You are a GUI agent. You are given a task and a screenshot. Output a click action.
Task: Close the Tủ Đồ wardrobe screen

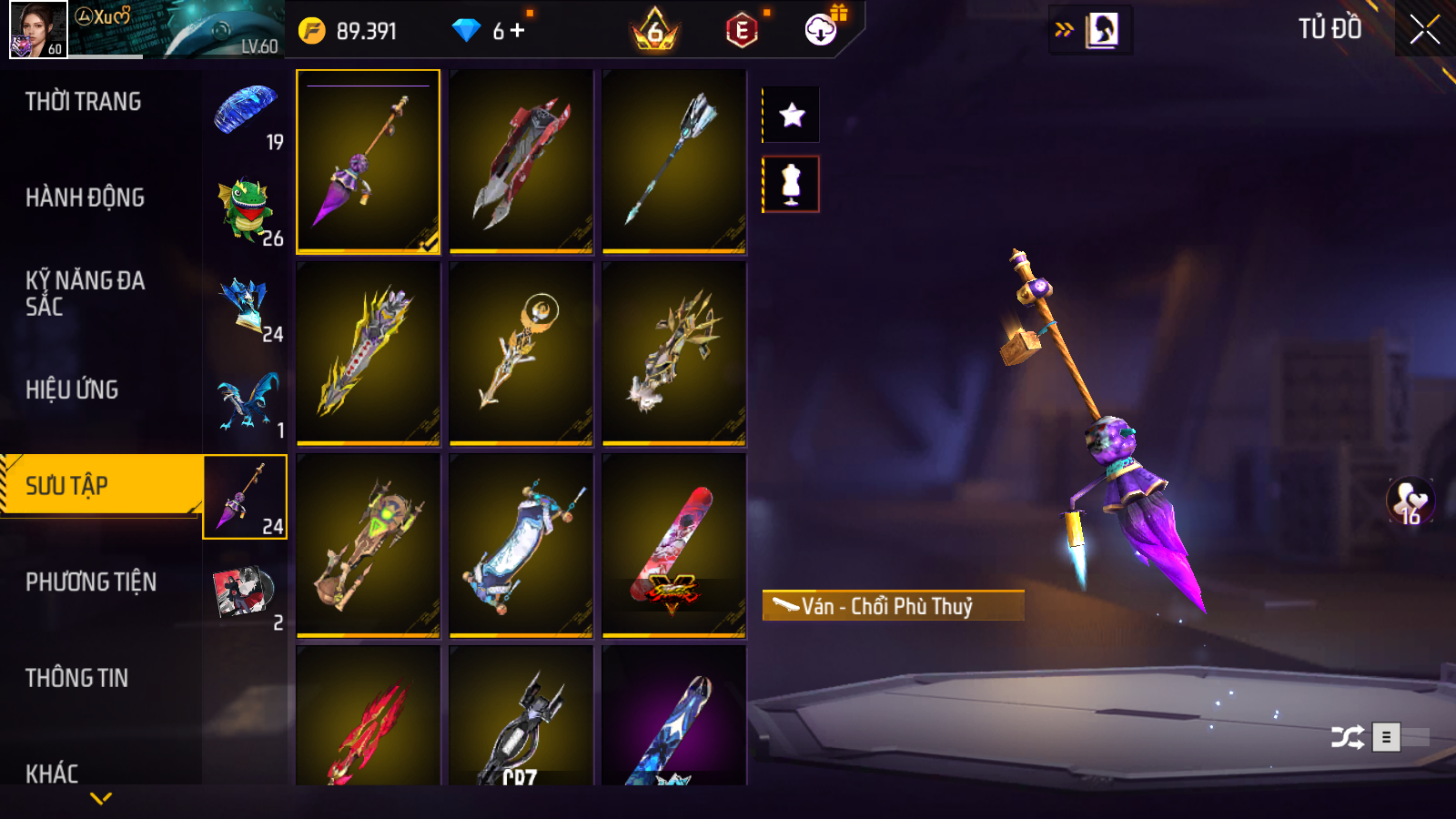(1424, 30)
